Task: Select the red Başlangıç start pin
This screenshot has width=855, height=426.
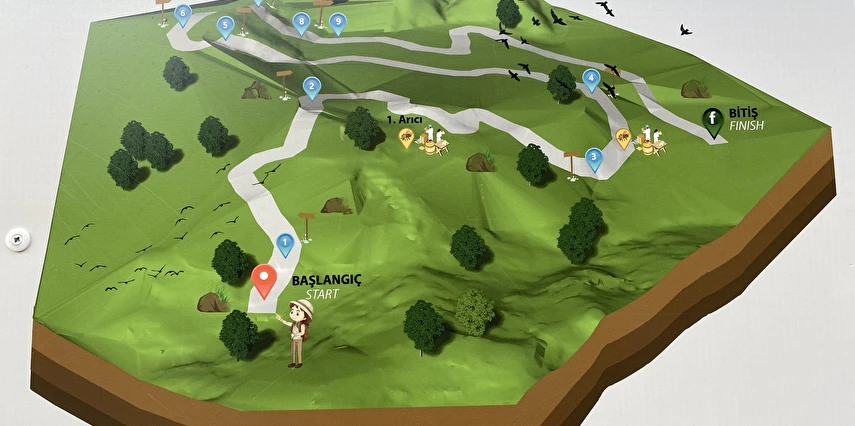Action: click(x=264, y=279)
